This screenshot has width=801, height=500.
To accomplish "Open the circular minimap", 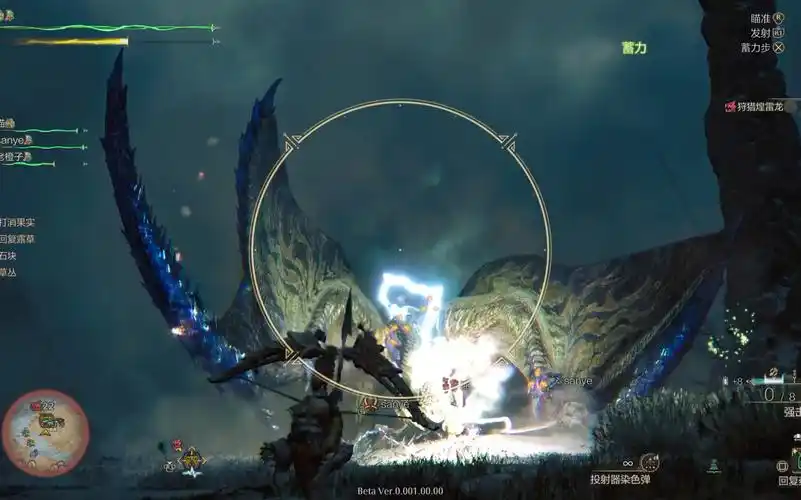I will 44,432.
